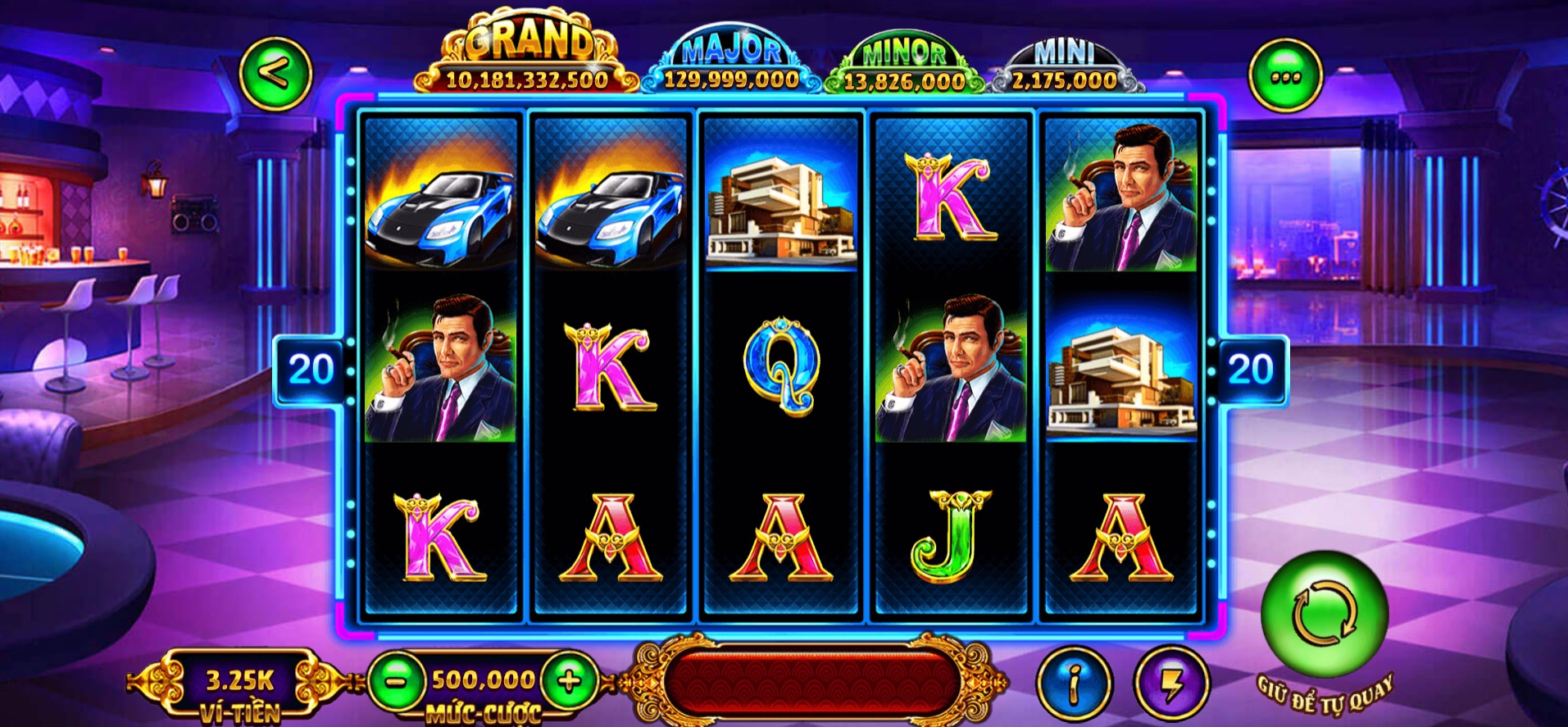Viewport: 1568px width, 727px height.
Task: Open the three-dots options menu
Action: tap(1284, 77)
